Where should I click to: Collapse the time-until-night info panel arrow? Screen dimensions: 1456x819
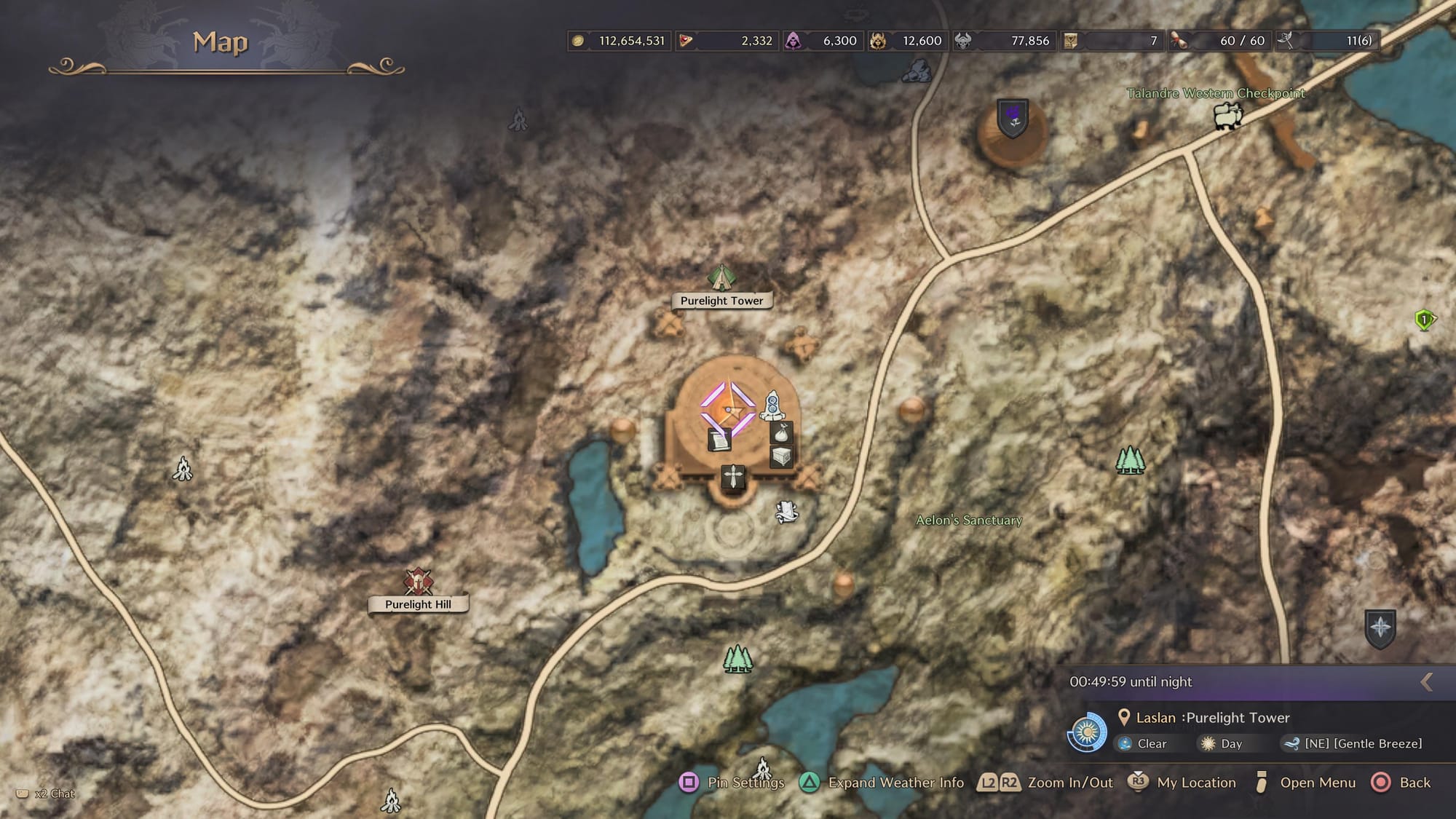(x=1427, y=681)
